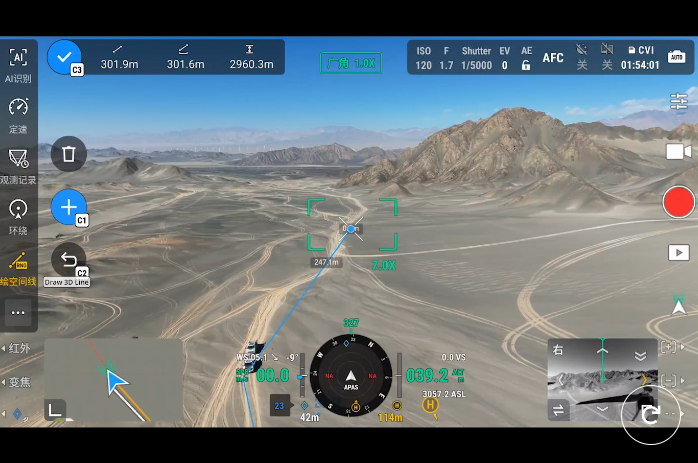Select the 定速 cruise speed icon
This screenshot has height=463, width=698.
click(x=18, y=113)
